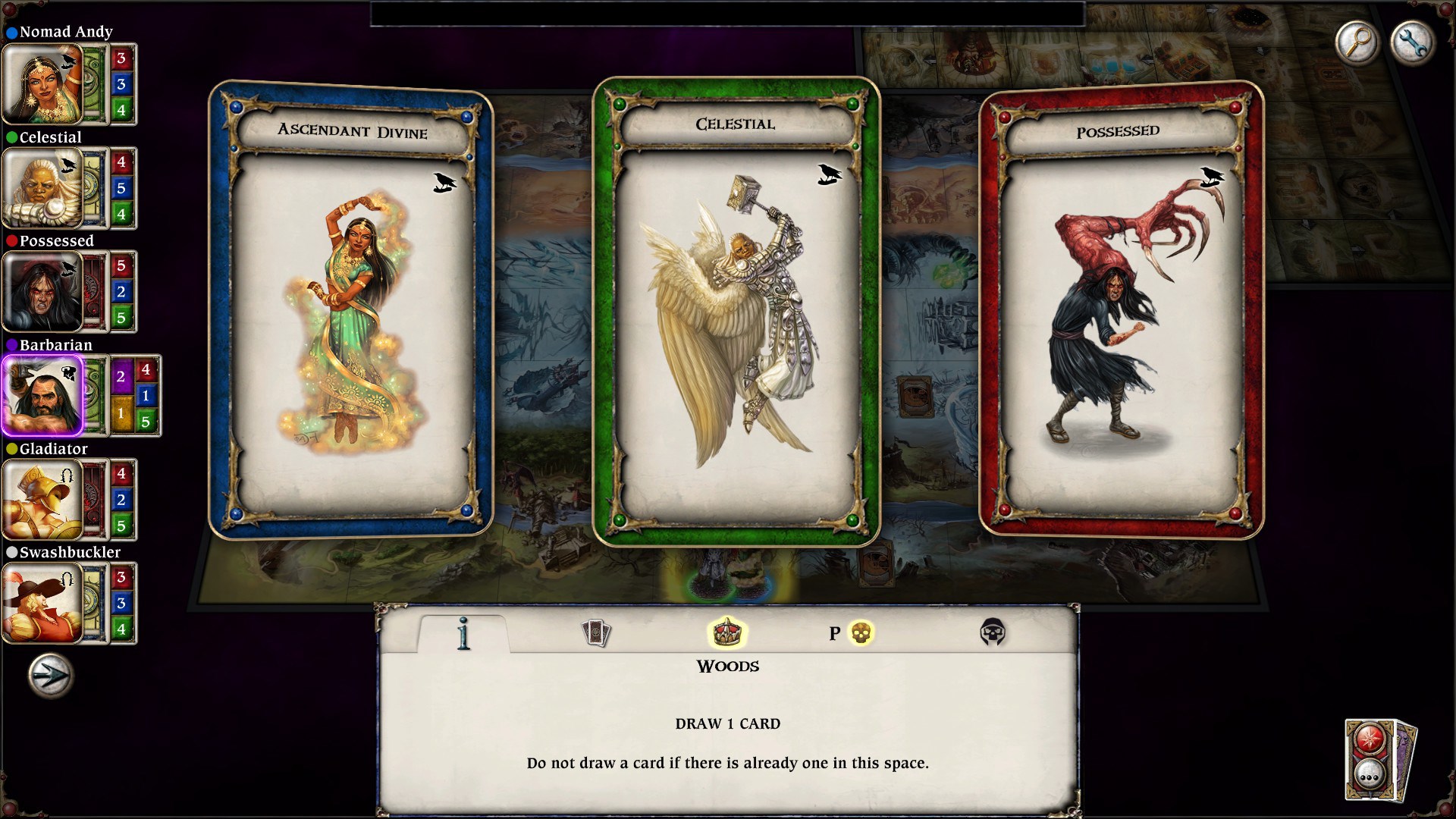Toggle the raven icon on Ascendant Divine card
Screen dimensions: 1456x819
pos(445,182)
